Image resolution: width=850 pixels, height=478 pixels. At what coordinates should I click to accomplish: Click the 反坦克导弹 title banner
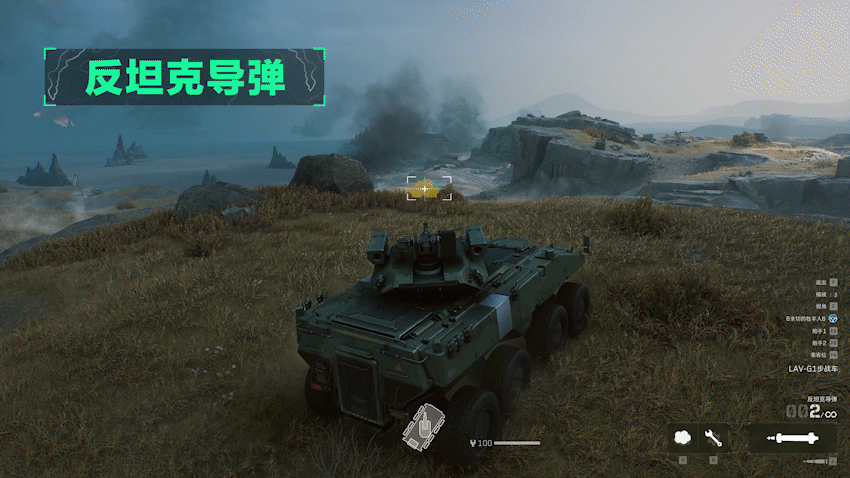click(x=184, y=77)
